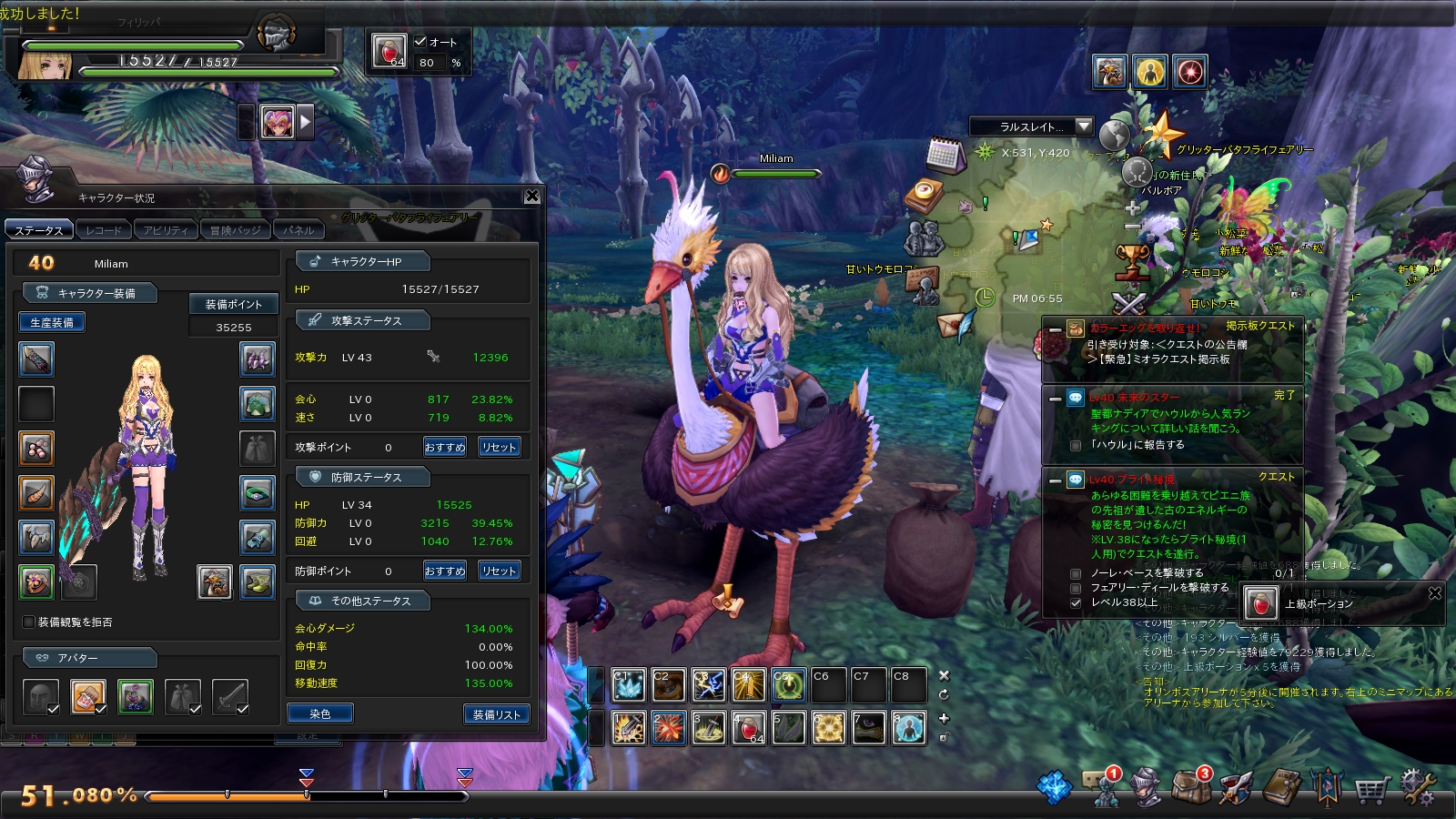Open the calendar icon by the minimap
This screenshot has width=1456, height=819.
point(945,156)
